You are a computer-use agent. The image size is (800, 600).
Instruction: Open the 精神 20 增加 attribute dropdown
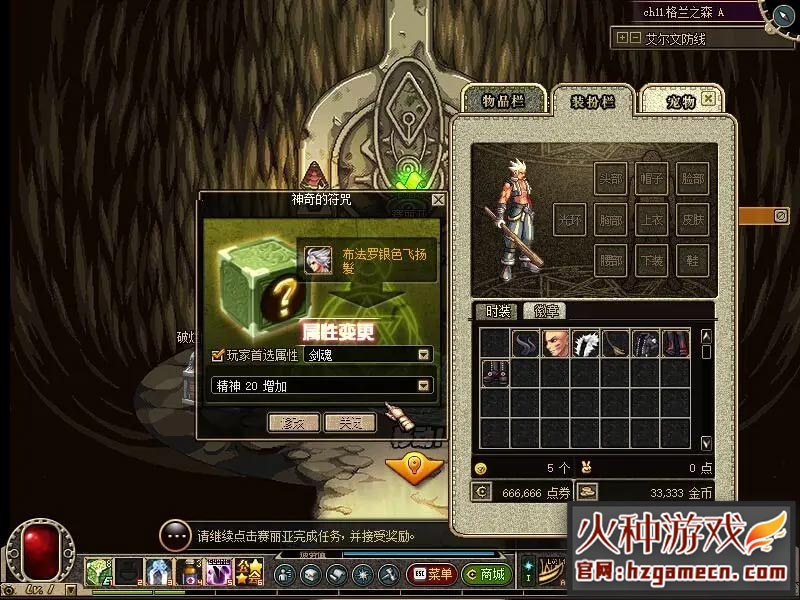(424, 385)
